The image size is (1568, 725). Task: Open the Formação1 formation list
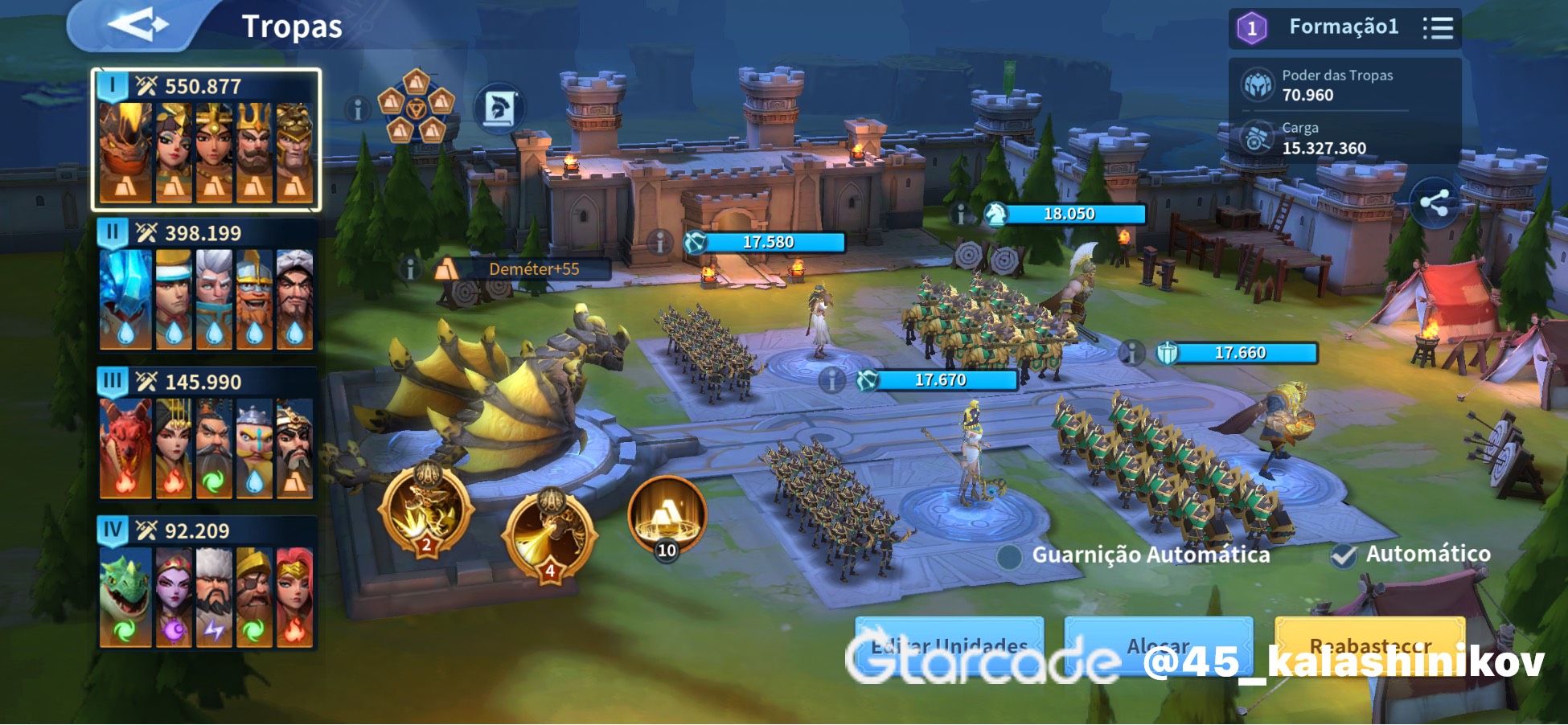pyautogui.click(x=1438, y=28)
